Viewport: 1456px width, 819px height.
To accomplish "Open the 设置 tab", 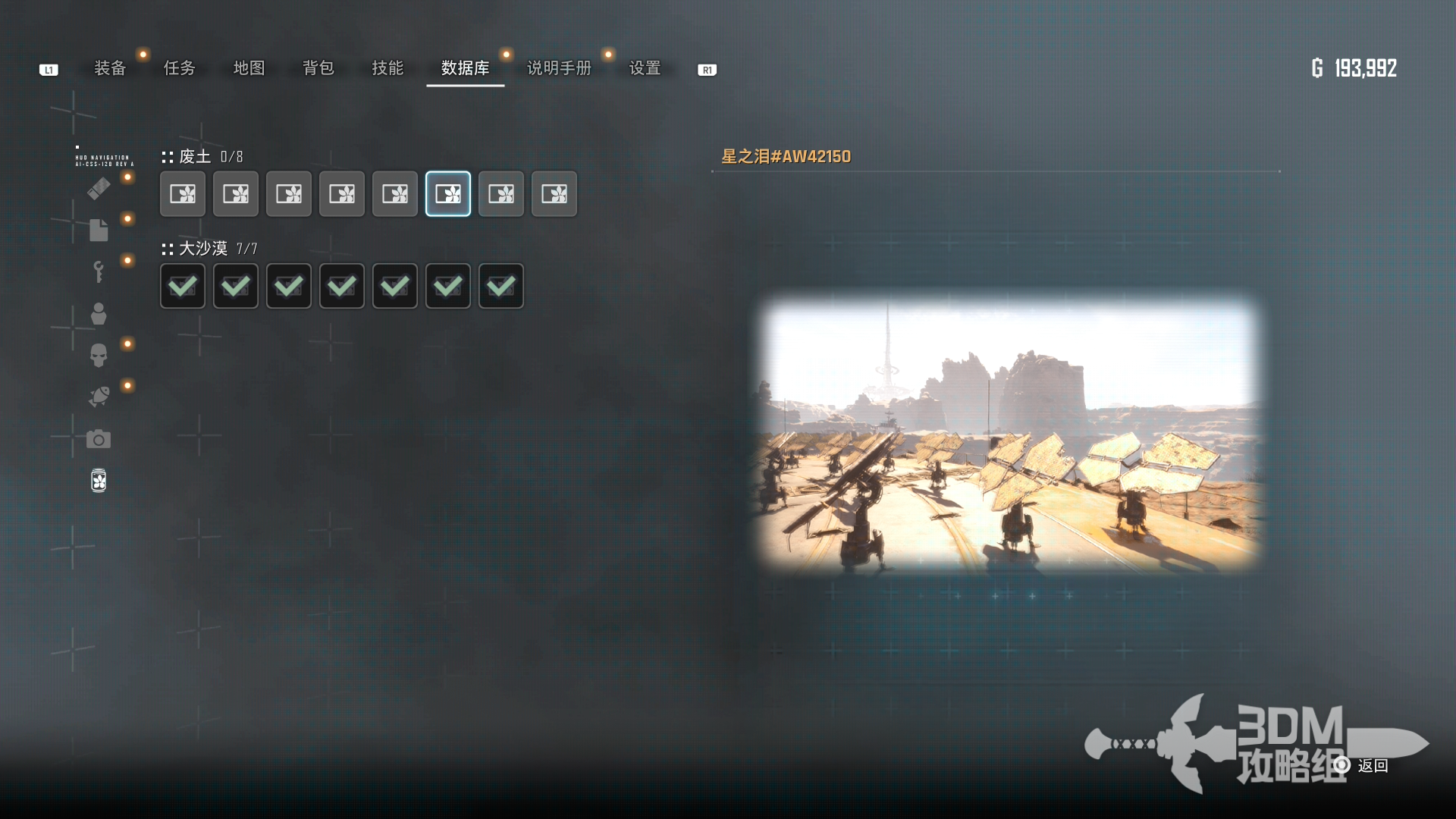I will [x=645, y=68].
